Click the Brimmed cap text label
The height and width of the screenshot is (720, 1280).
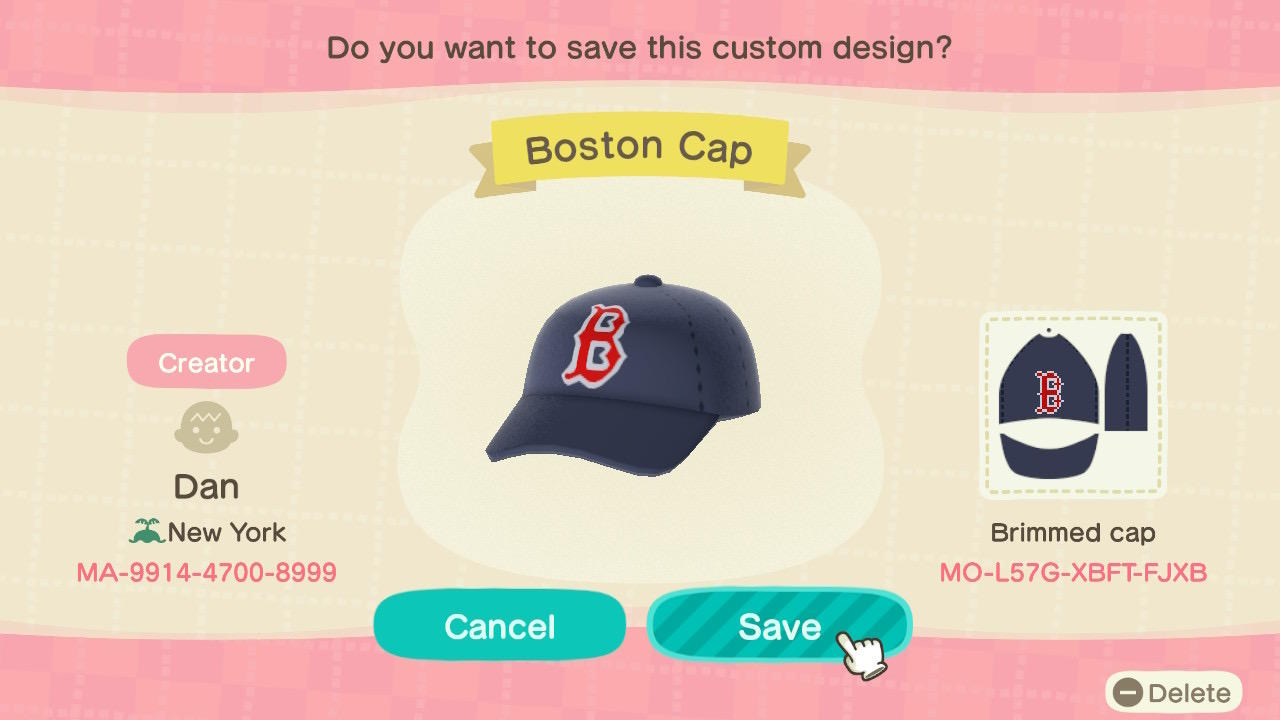[1072, 532]
